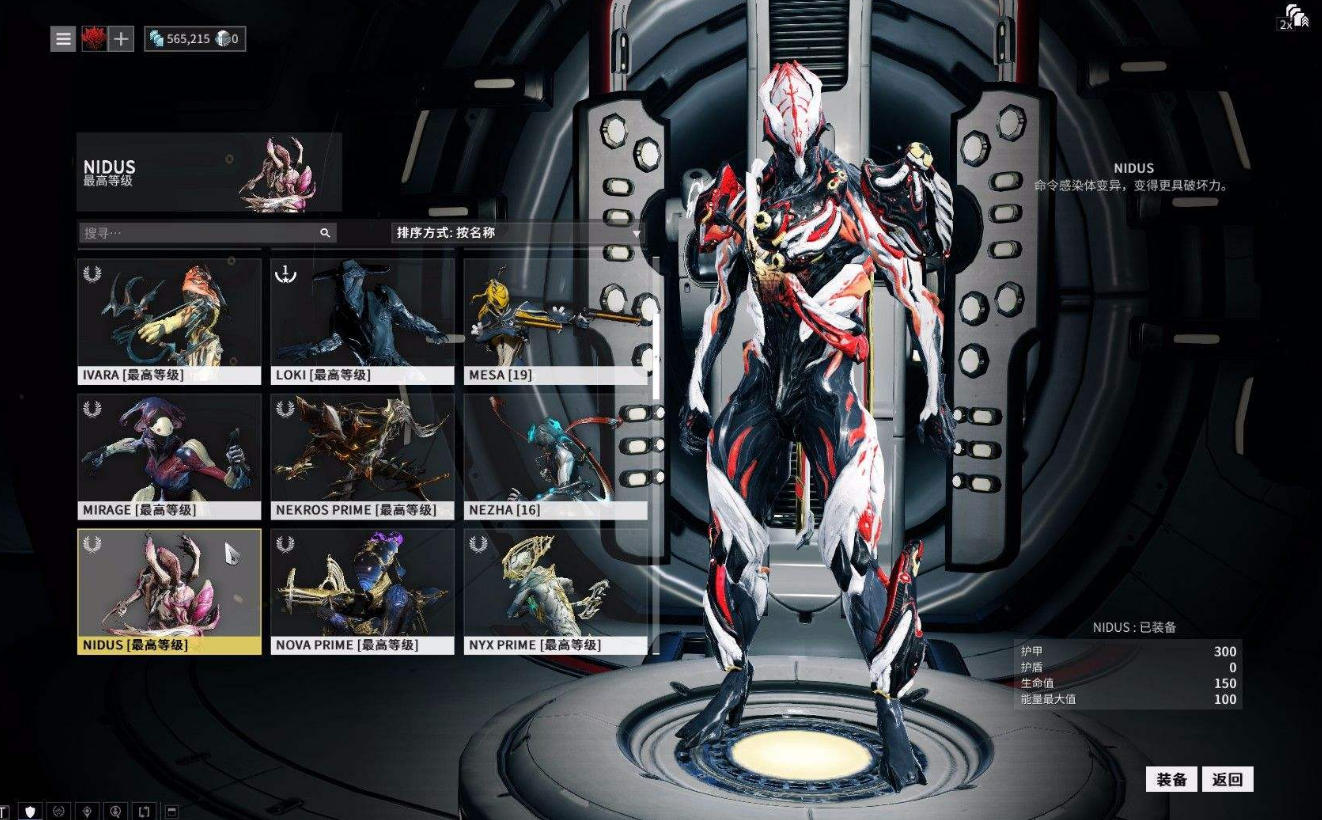Choose the LOKI warframe tile
This screenshot has height=820, width=1322.
click(362, 321)
